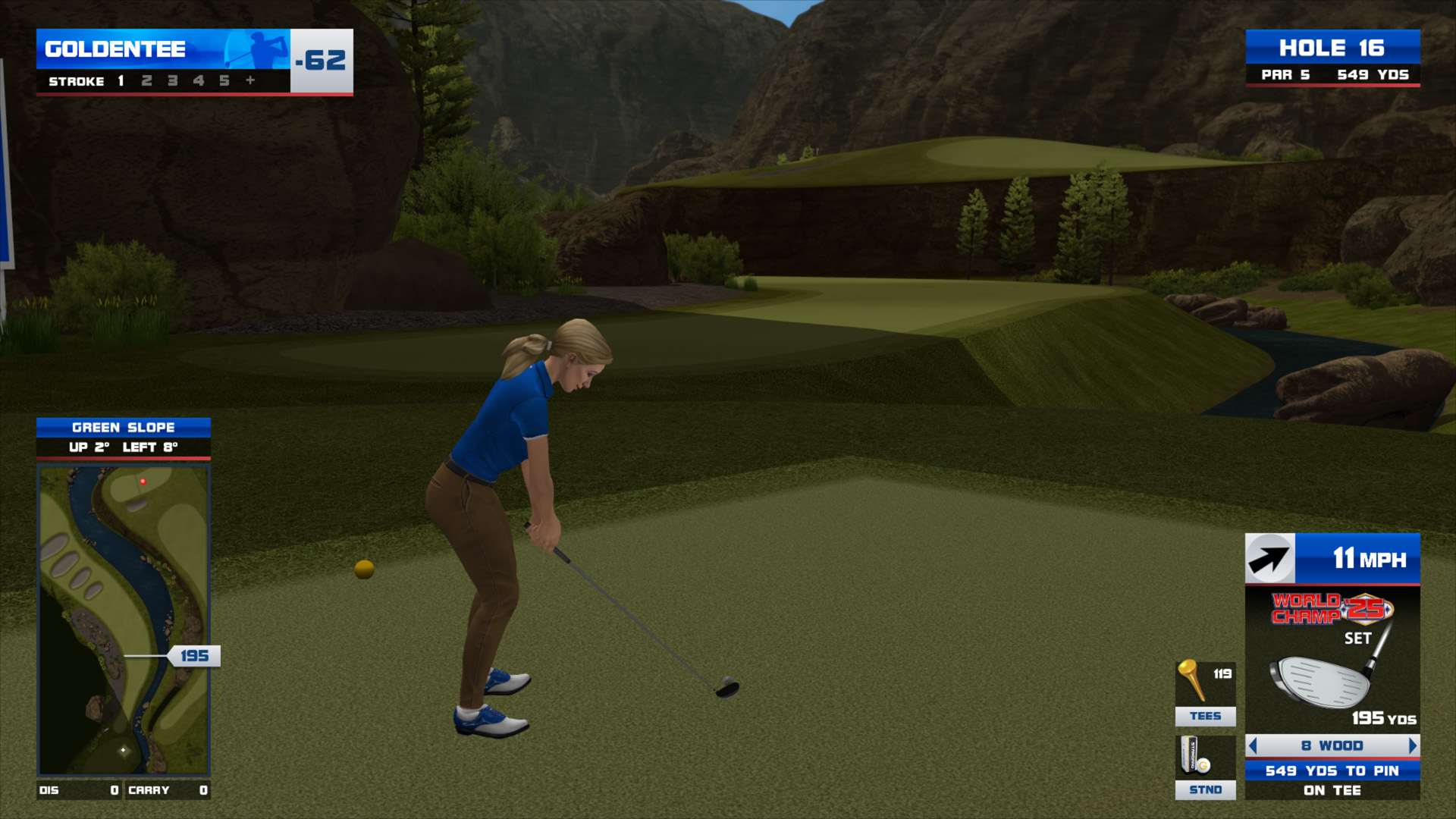Select the previous club with left arrow
Viewport: 1456px width, 819px height.
click(1253, 746)
